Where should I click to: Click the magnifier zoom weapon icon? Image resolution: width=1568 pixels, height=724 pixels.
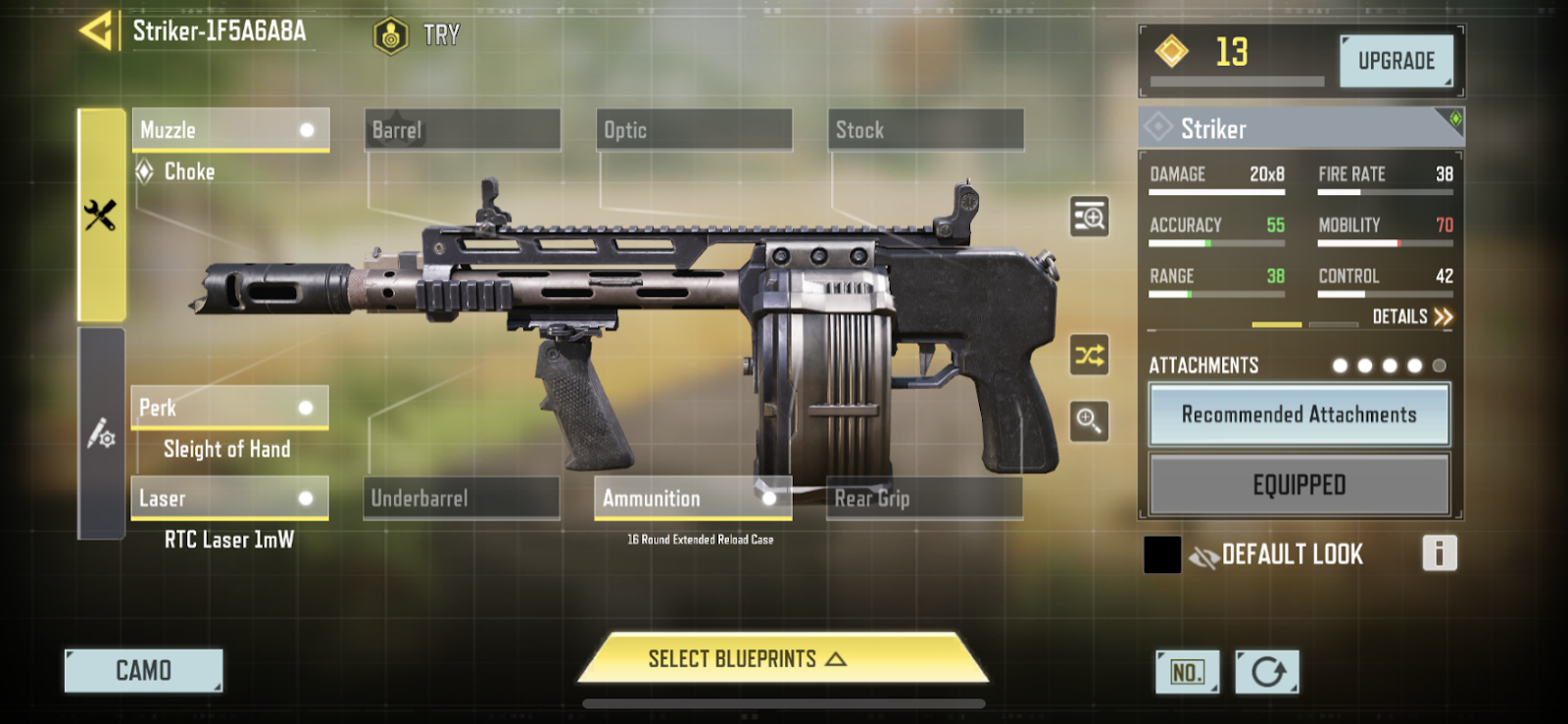click(1089, 421)
